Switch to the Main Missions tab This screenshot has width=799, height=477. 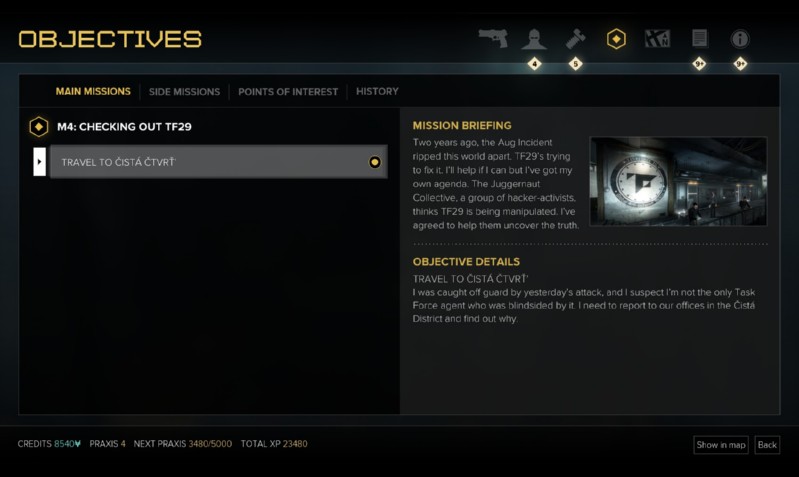click(x=93, y=91)
